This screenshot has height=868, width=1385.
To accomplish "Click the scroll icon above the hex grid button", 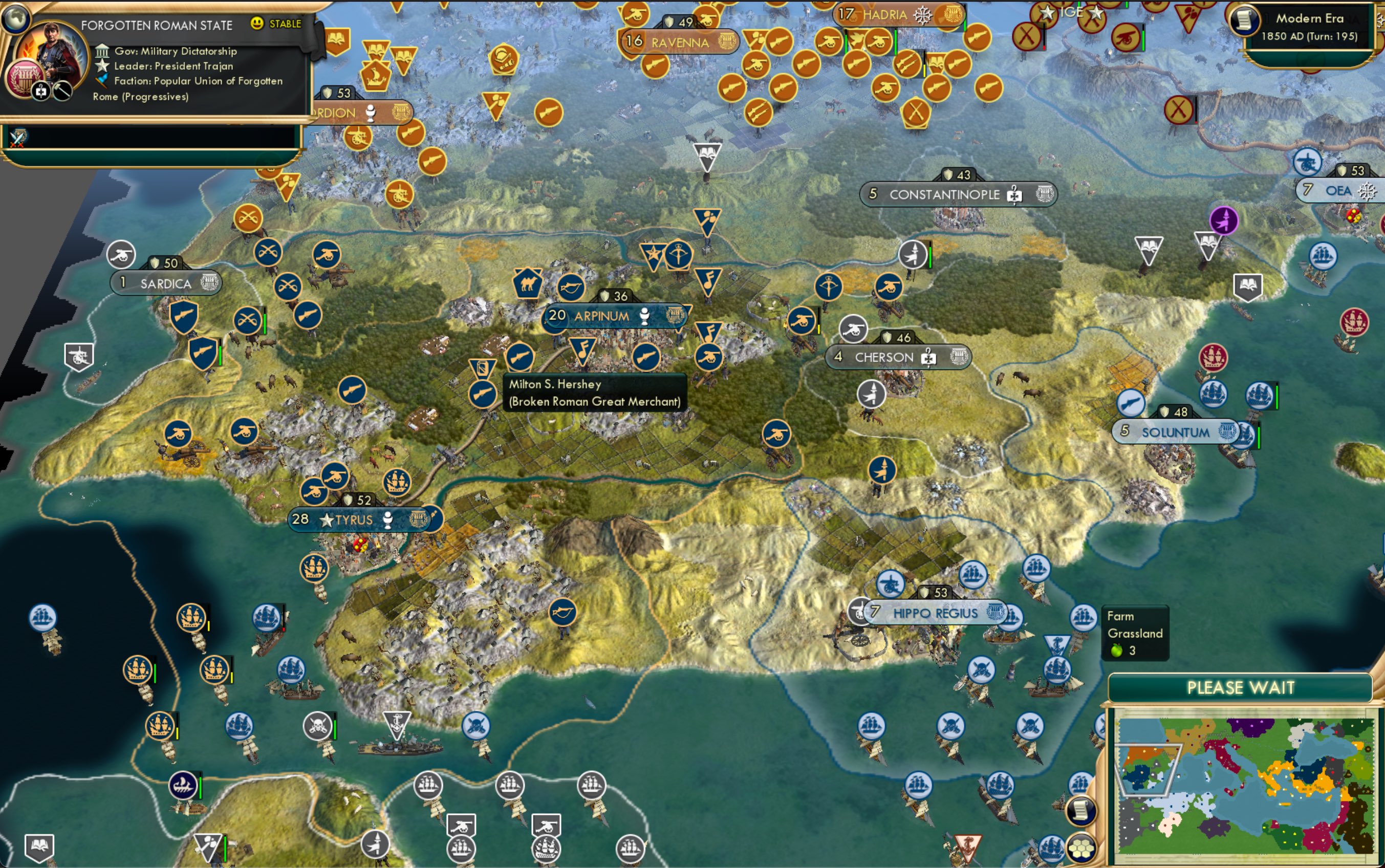I will pyautogui.click(x=1080, y=811).
